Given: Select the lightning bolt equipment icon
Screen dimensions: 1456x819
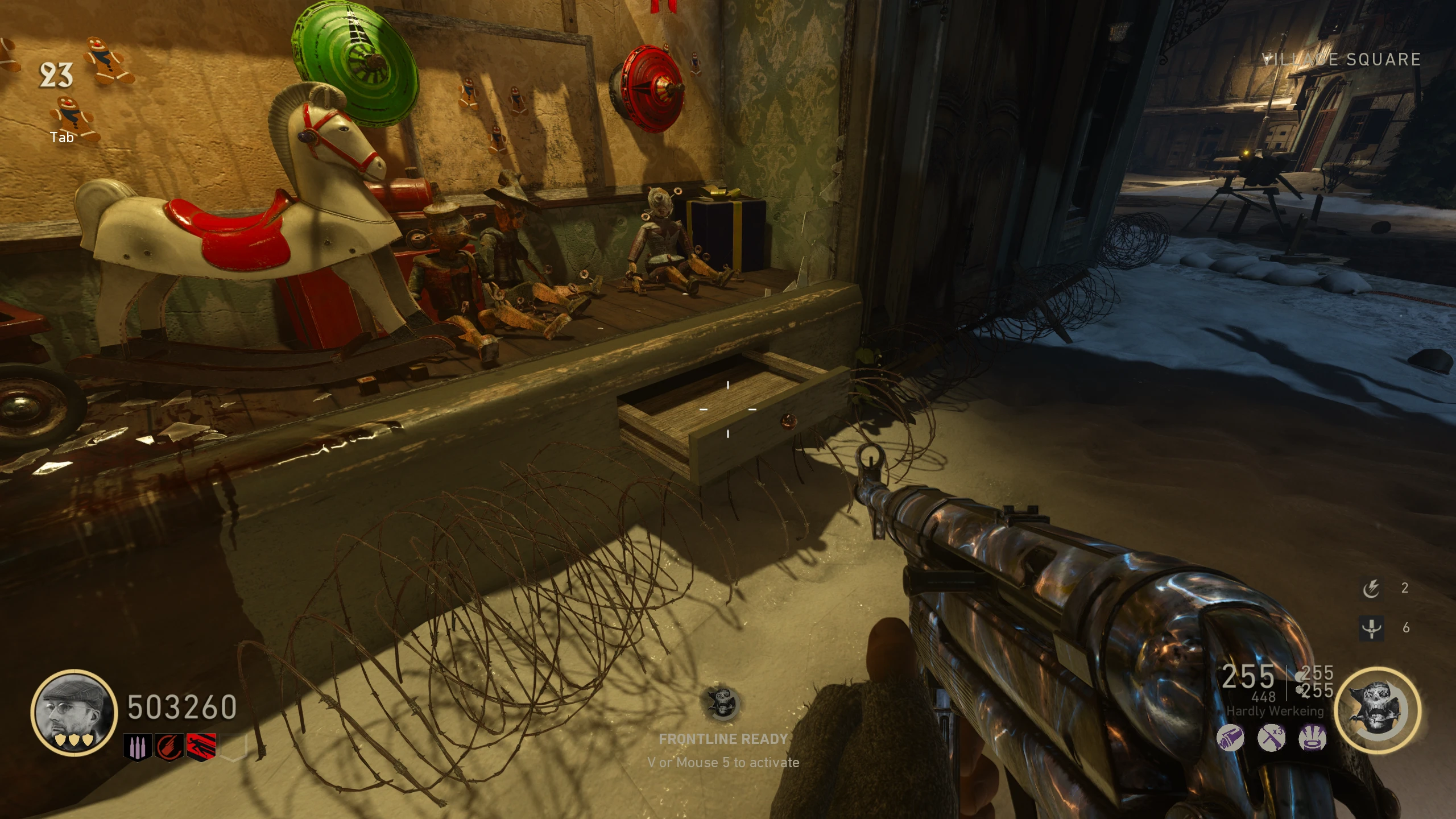Looking at the screenshot, I should coord(1371,588).
